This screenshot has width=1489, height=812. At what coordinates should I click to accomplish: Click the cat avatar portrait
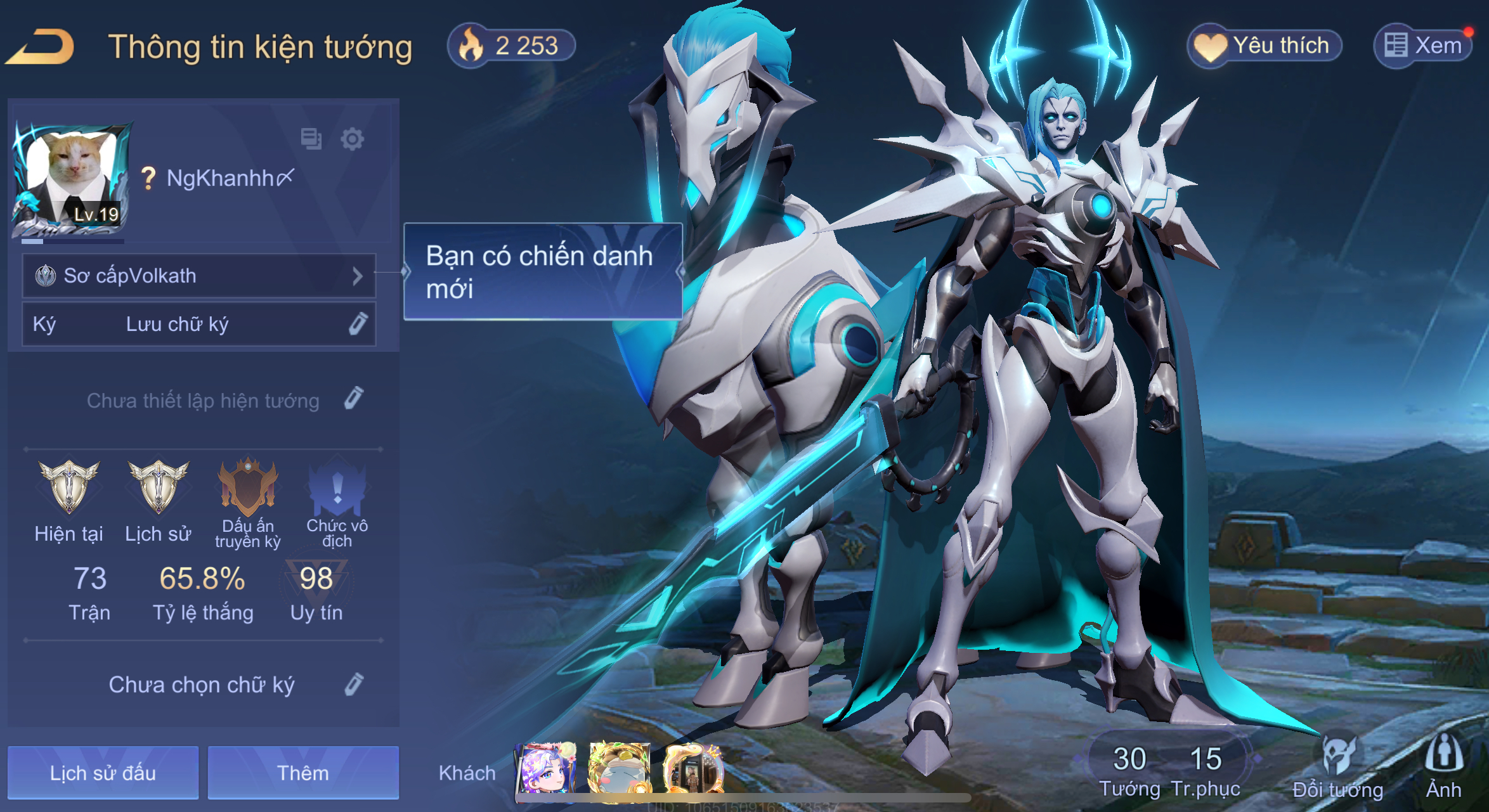tap(71, 176)
